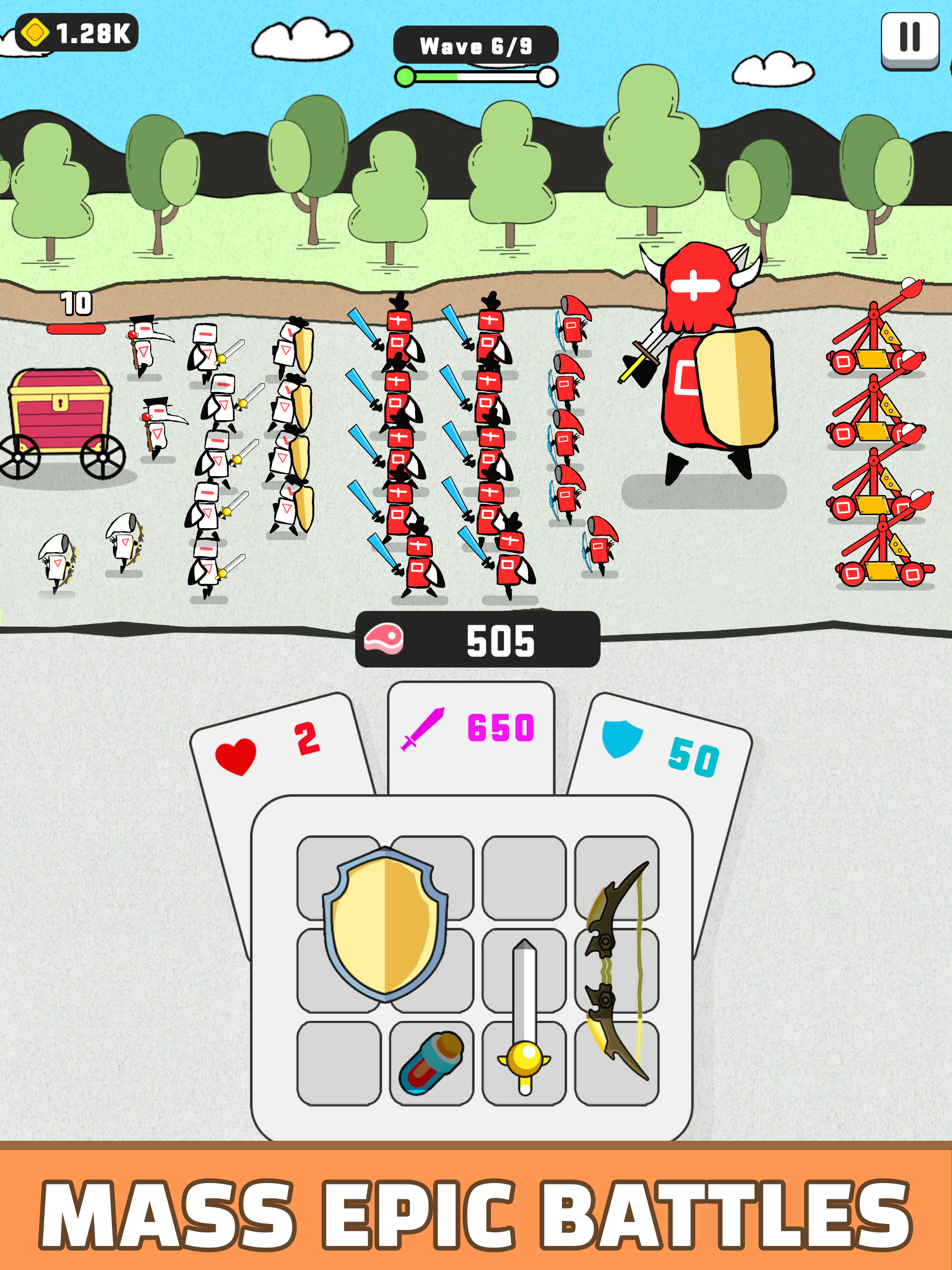The width and height of the screenshot is (952, 1270).
Task: Tap the Wave 6/9 banner
Action: pyautogui.click(x=476, y=45)
